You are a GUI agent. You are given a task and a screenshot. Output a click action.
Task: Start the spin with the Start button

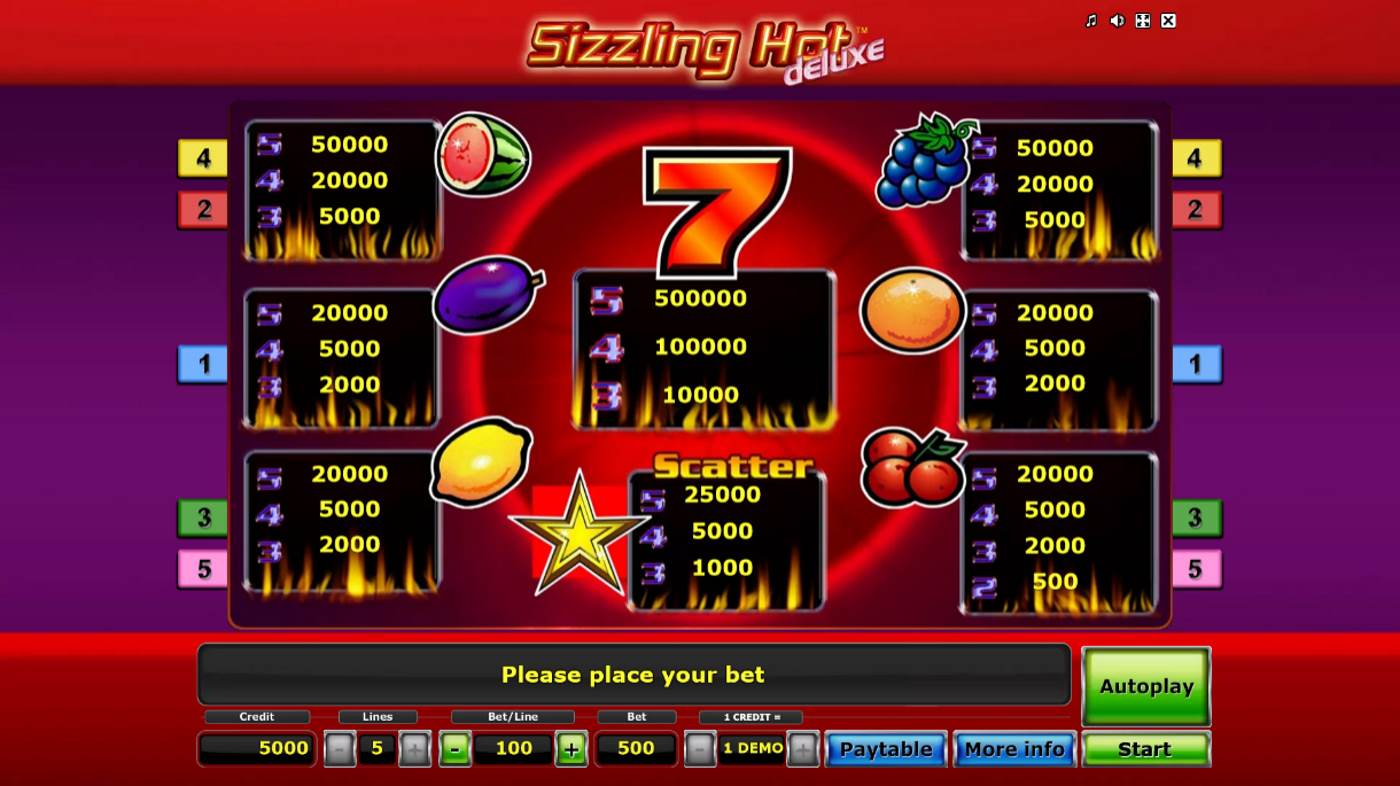(x=1145, y=749)
